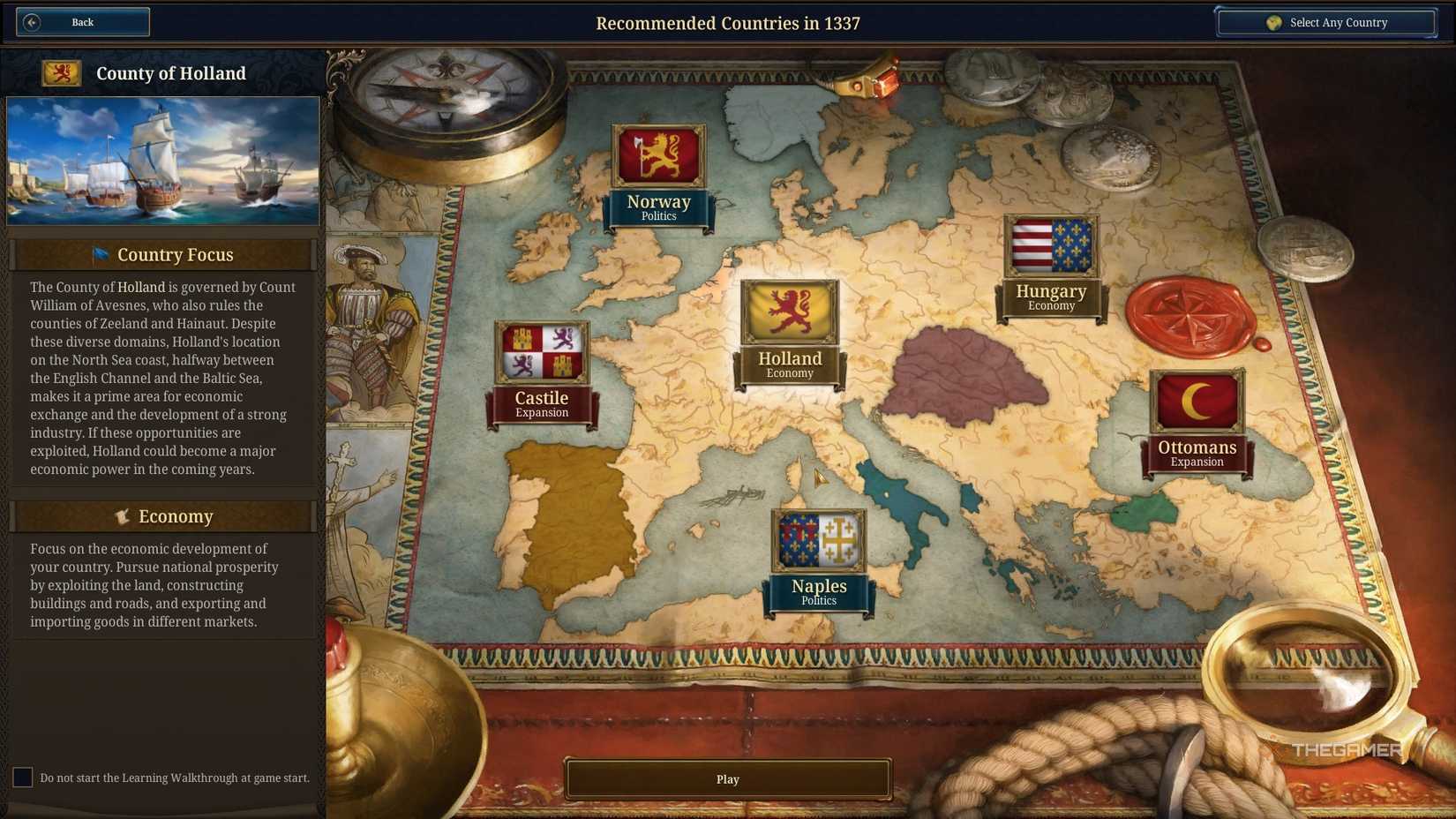Open Select Any Country
This screenshot has height=819, width=1456.
[1326, 21]
